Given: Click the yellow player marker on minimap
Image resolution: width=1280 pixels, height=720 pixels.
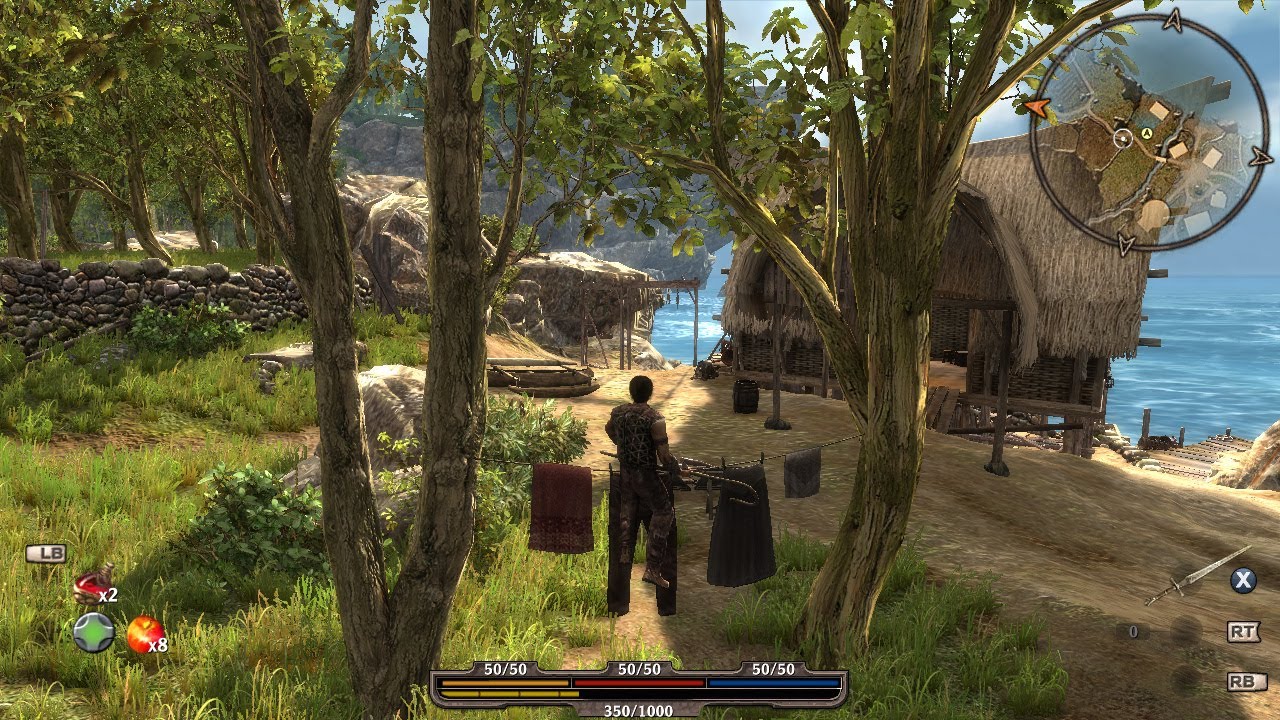Looking at the screenshot, I should click(x=1147, y=133).
